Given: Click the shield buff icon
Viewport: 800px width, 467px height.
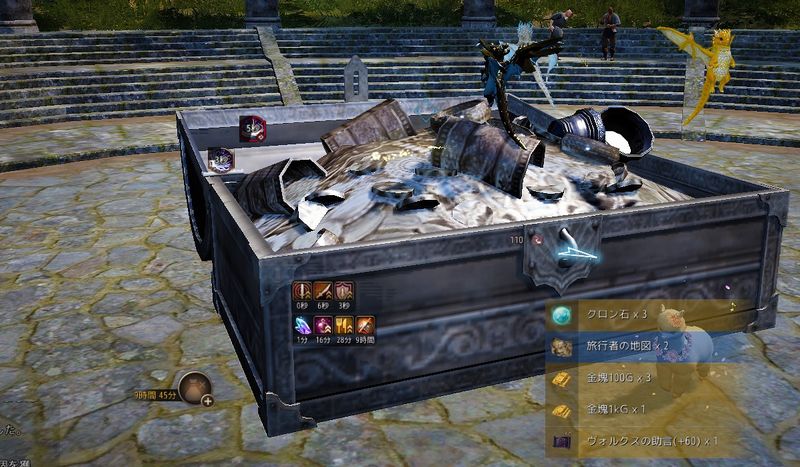Looking at the screenshot, I should pyautogui.click(x=345, y=291).
